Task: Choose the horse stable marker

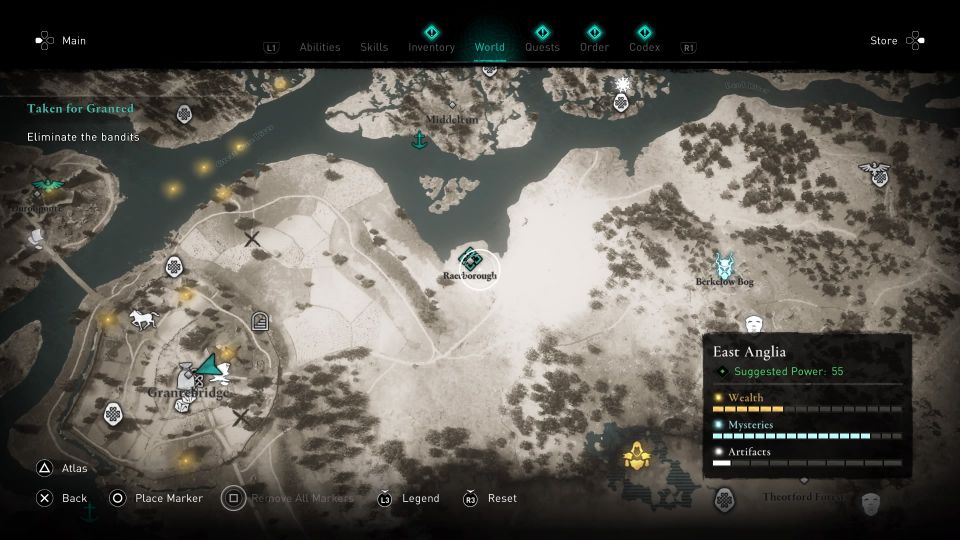Action: tap(141, 320)
